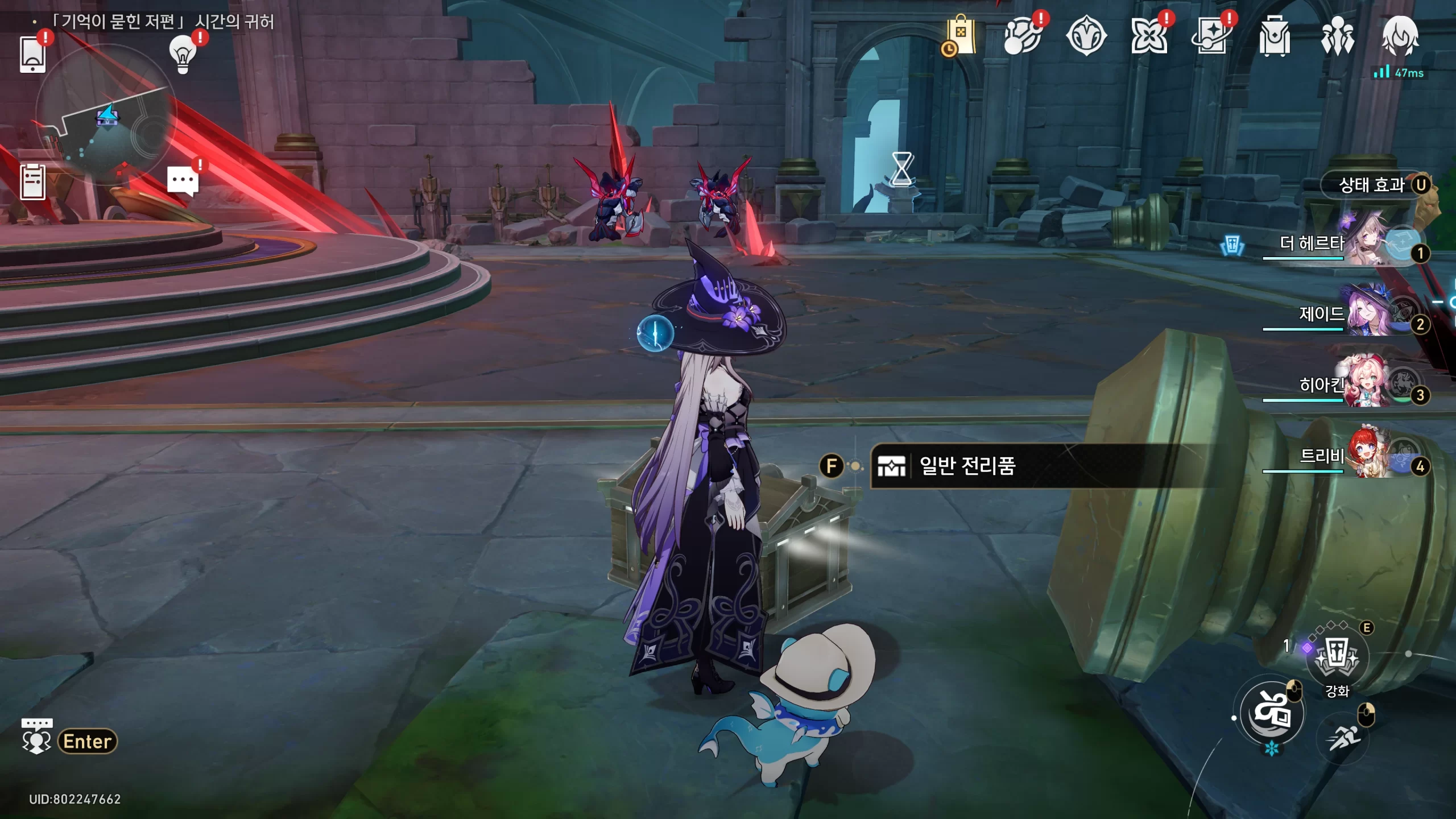The width and height of the screenshot is (1456, 819).
Task: Open the team setup icon
Action: point(1337,36)
